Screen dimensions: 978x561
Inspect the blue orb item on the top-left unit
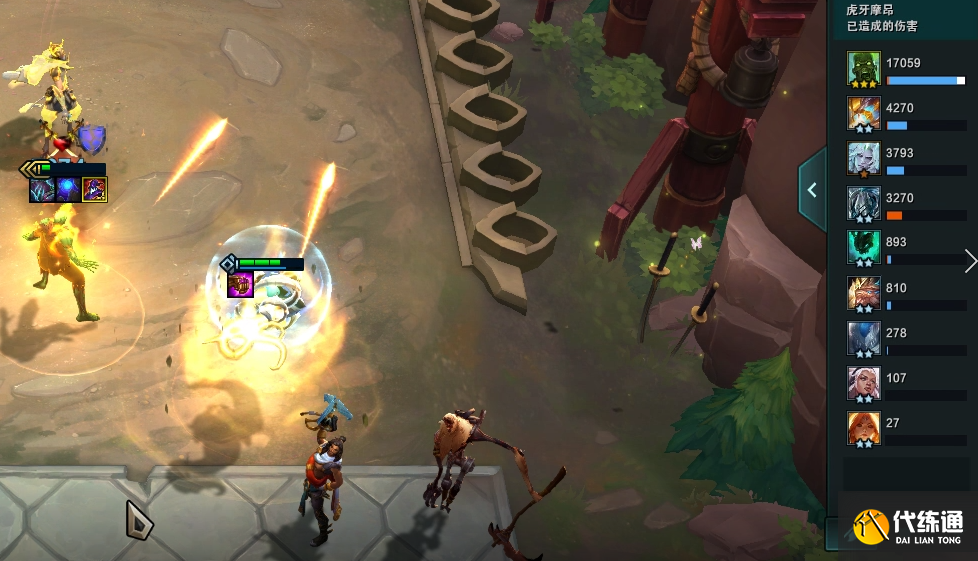coord(69,189)
